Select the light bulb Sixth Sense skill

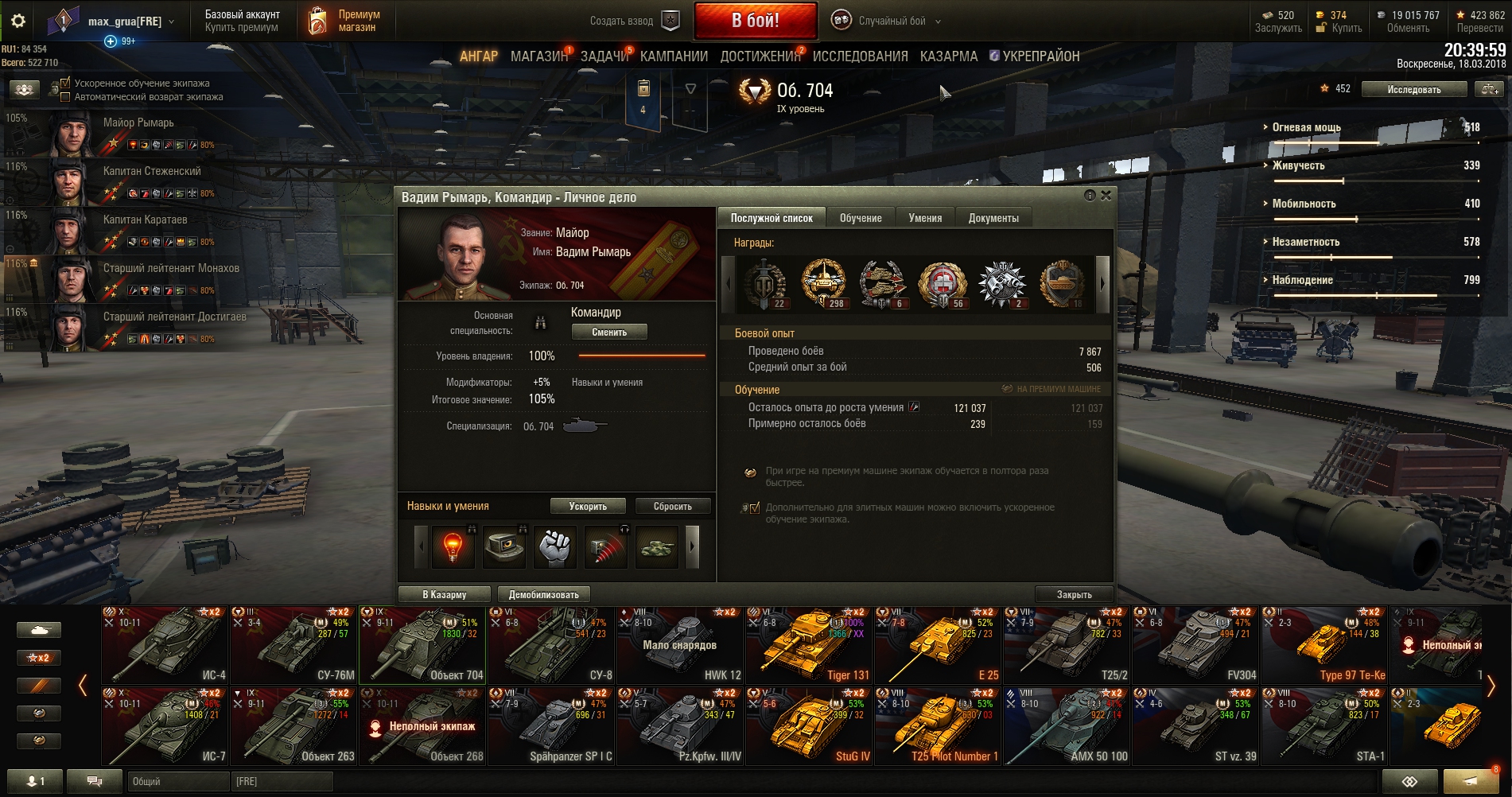click(x=453, y=546)
